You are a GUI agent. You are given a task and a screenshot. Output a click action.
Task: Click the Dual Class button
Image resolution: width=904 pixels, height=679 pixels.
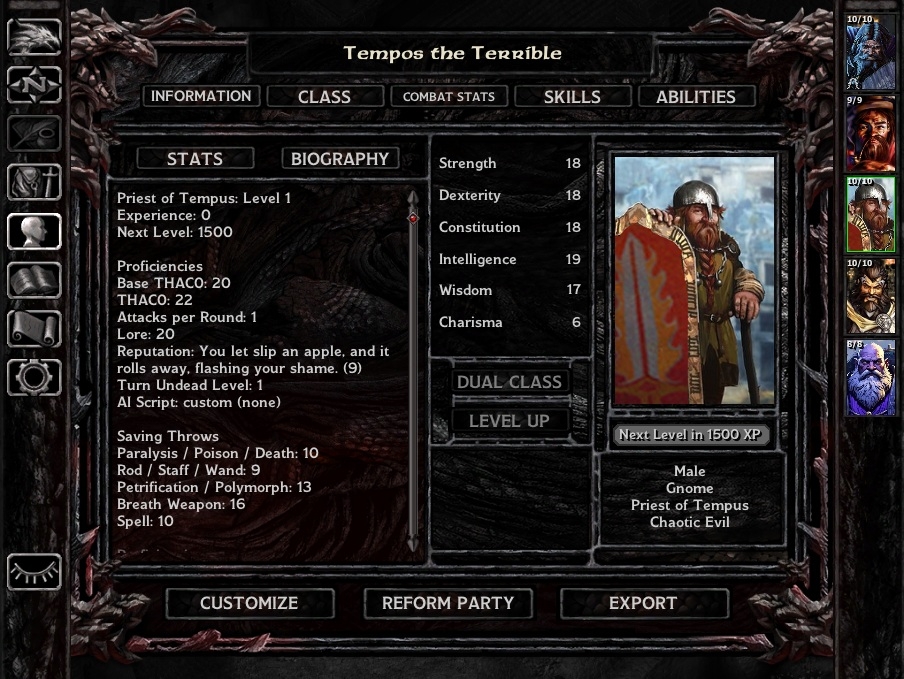(509, 382)
